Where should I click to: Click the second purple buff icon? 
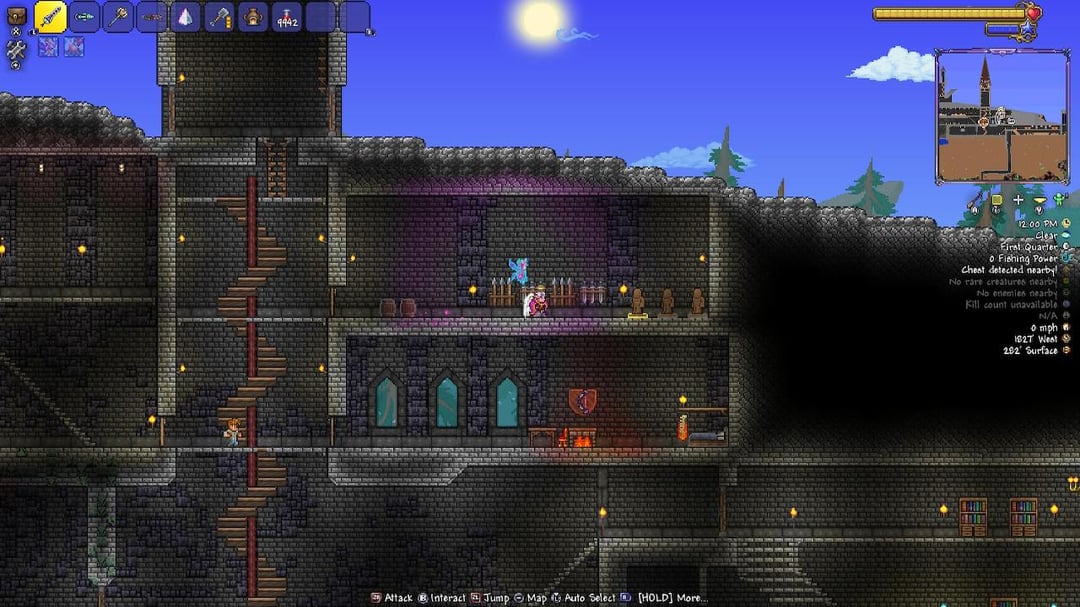point(74,46)
